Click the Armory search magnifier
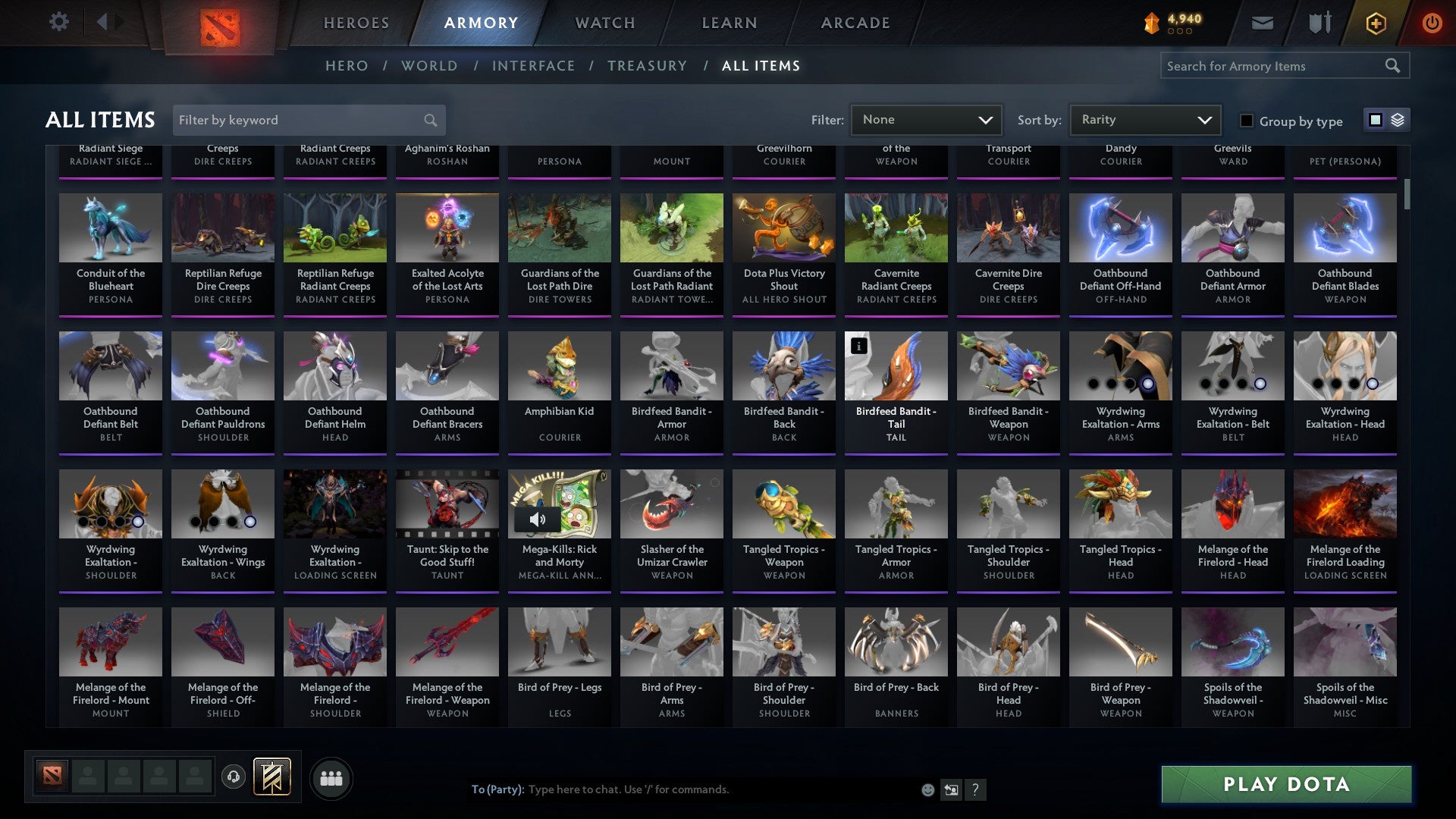Viewport: 1456px width, 819px height. (x=1394, y=66)
